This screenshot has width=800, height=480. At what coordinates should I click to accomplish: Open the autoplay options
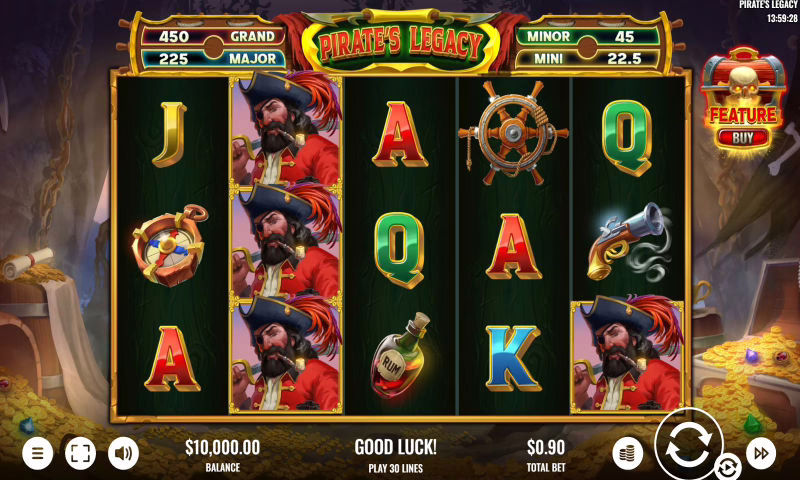728,466
